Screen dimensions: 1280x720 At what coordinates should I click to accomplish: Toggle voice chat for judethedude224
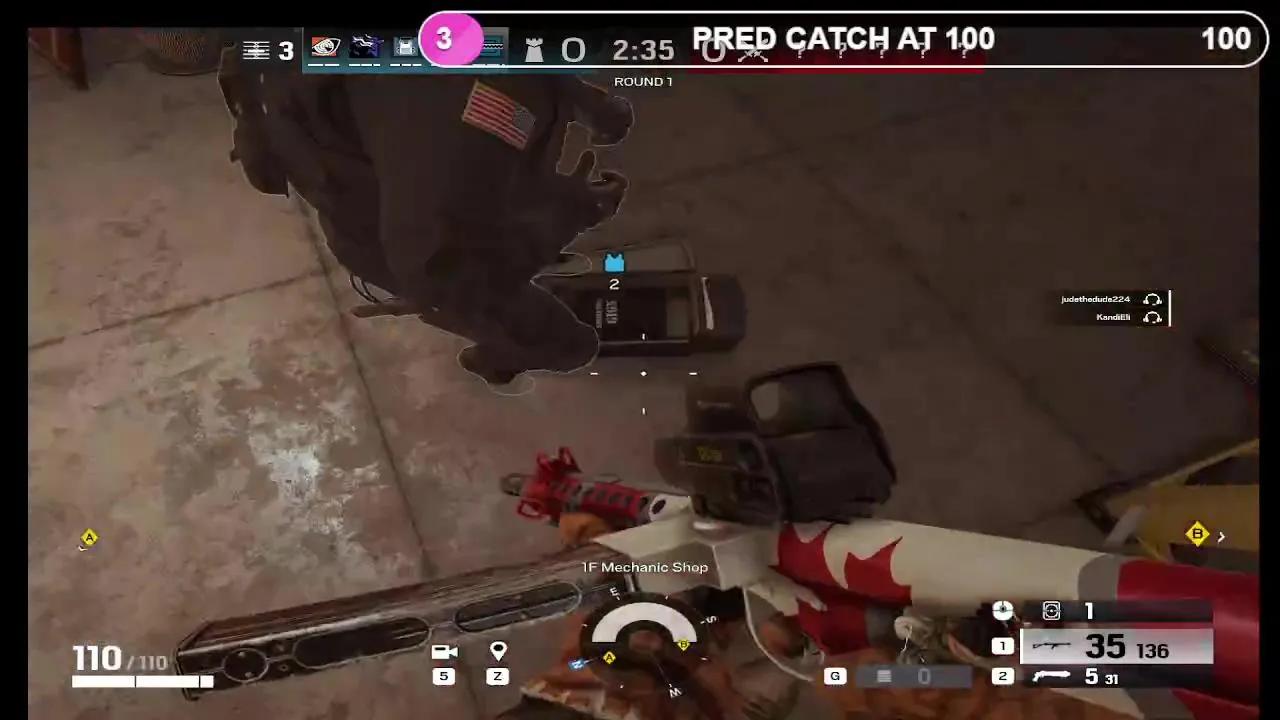1152,299
